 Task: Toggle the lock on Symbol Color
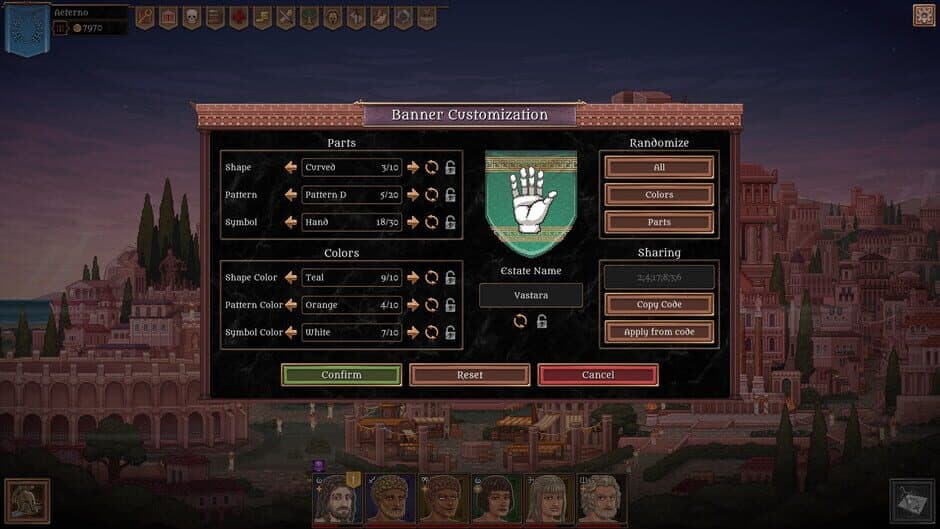(451, 332)
